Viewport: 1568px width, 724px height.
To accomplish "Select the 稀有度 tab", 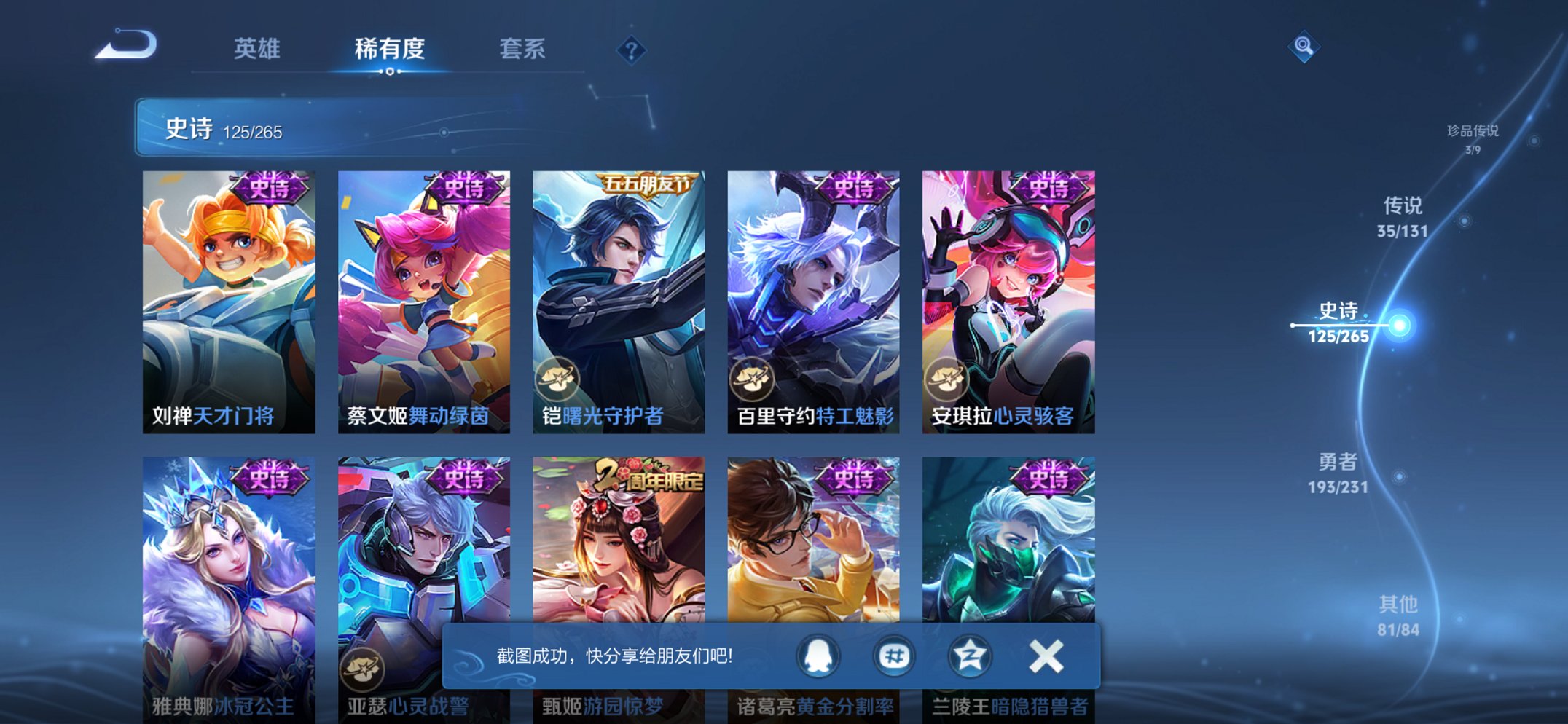I will (x=390, y=50).
